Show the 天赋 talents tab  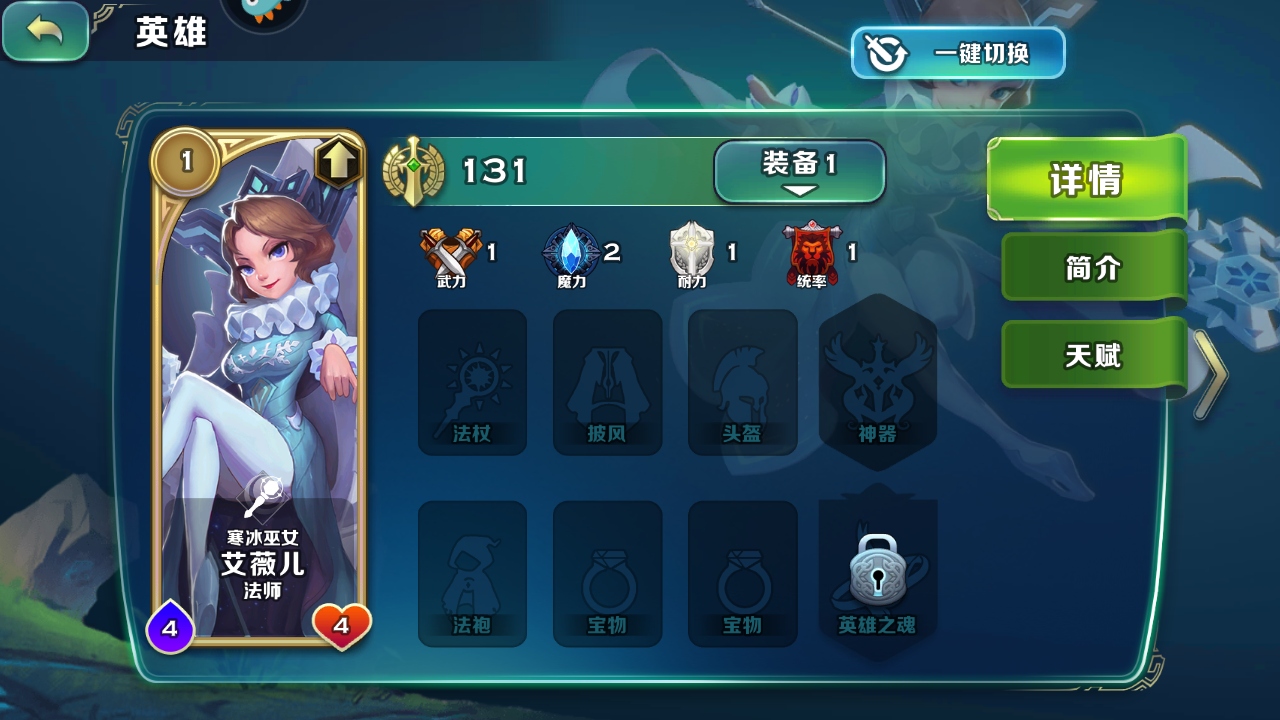[x=1093, y=355]
